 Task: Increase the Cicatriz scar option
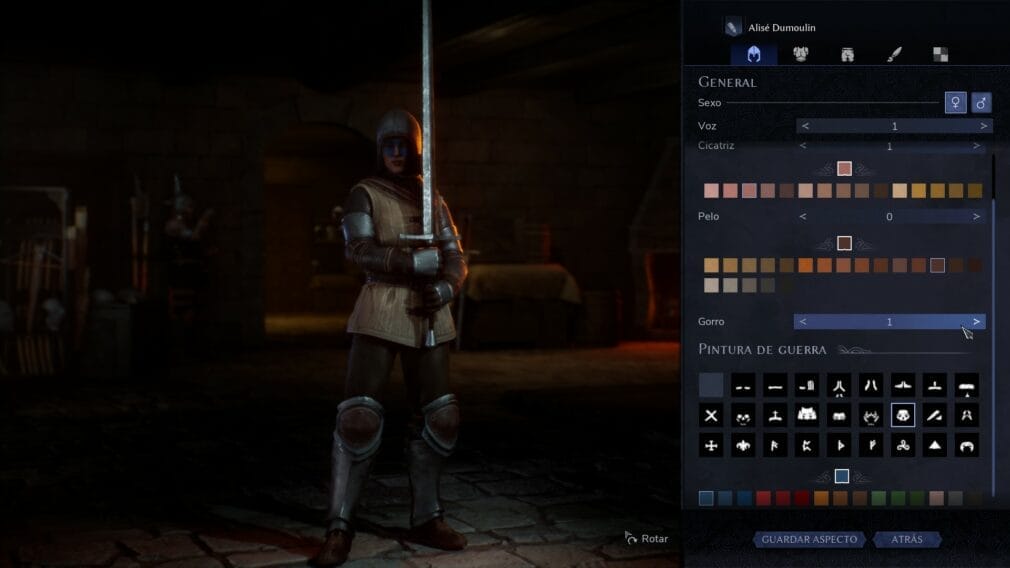976,146
